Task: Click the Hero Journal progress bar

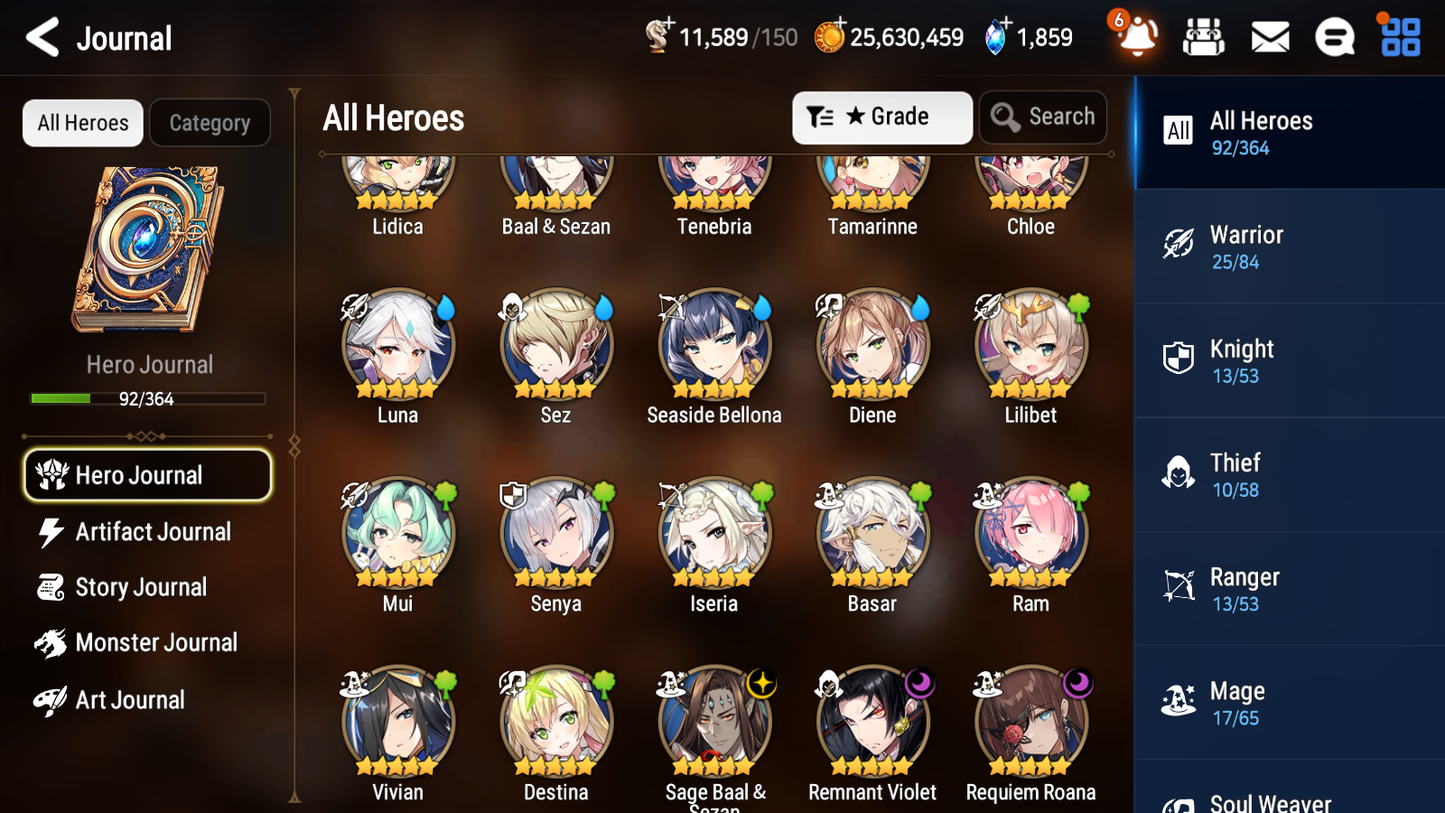Action: (x=149, y=397)
